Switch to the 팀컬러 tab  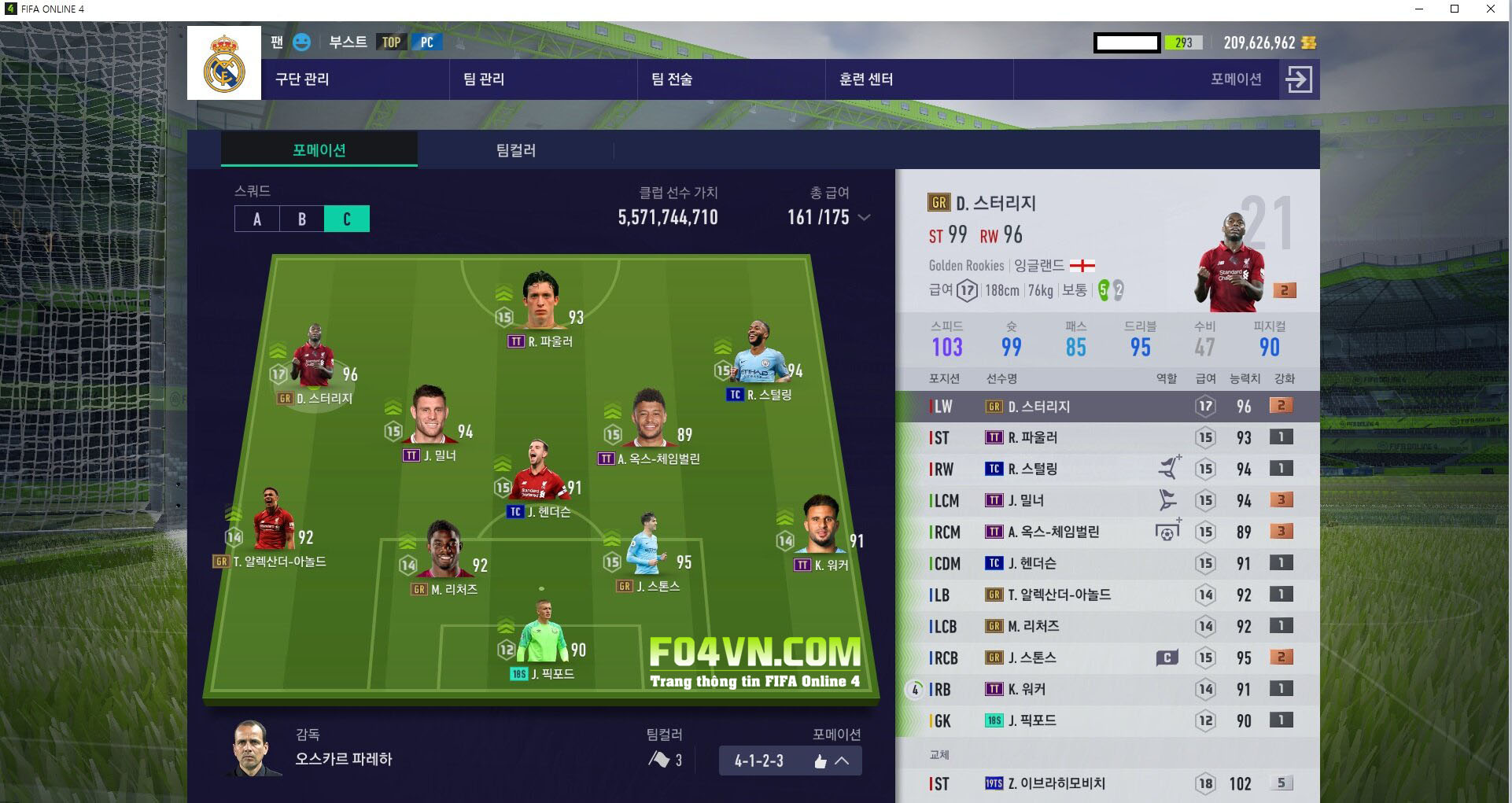point(515,150)
